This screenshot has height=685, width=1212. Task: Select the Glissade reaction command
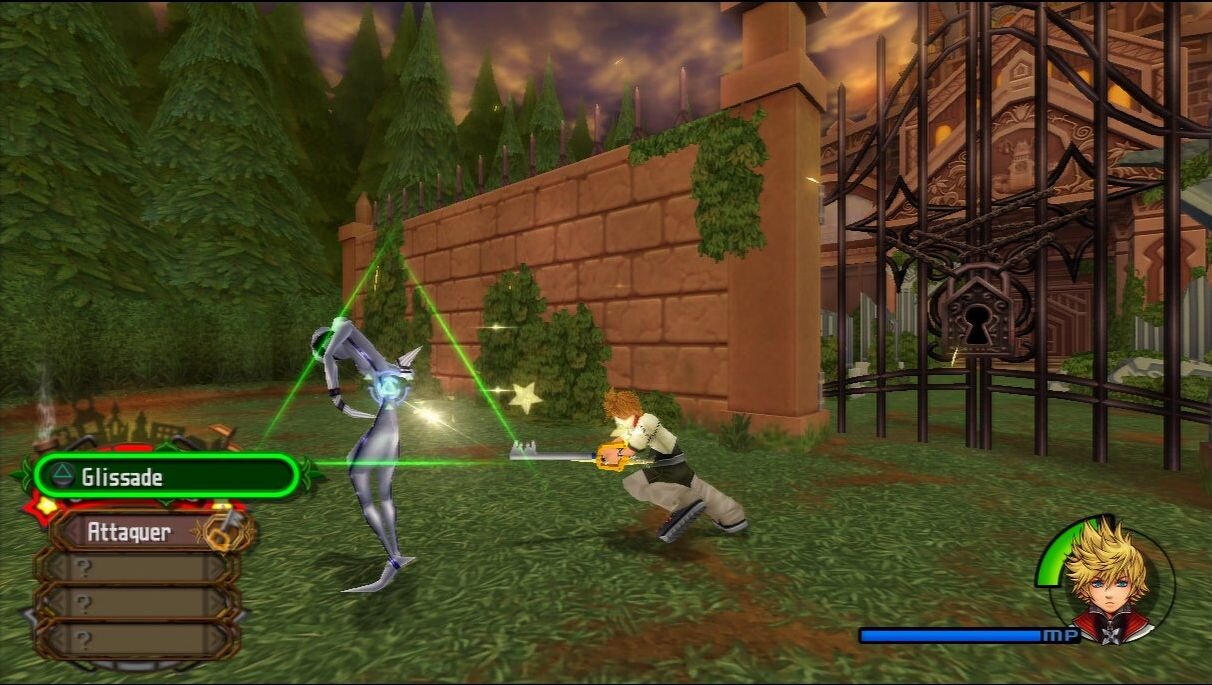(x=165, y=476)
